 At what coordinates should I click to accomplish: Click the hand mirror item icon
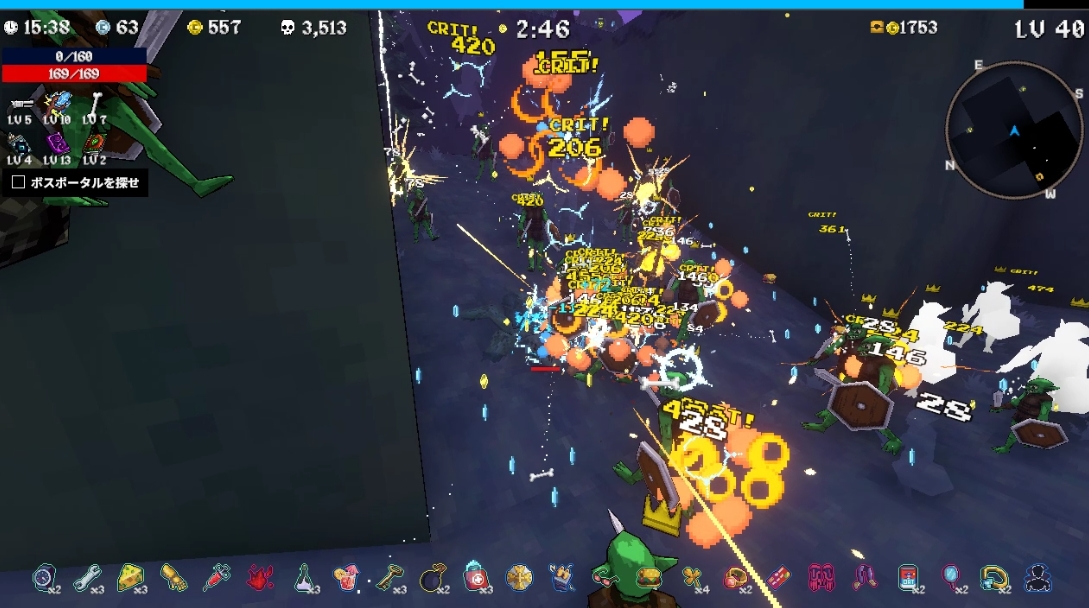[x=951, y=576]
